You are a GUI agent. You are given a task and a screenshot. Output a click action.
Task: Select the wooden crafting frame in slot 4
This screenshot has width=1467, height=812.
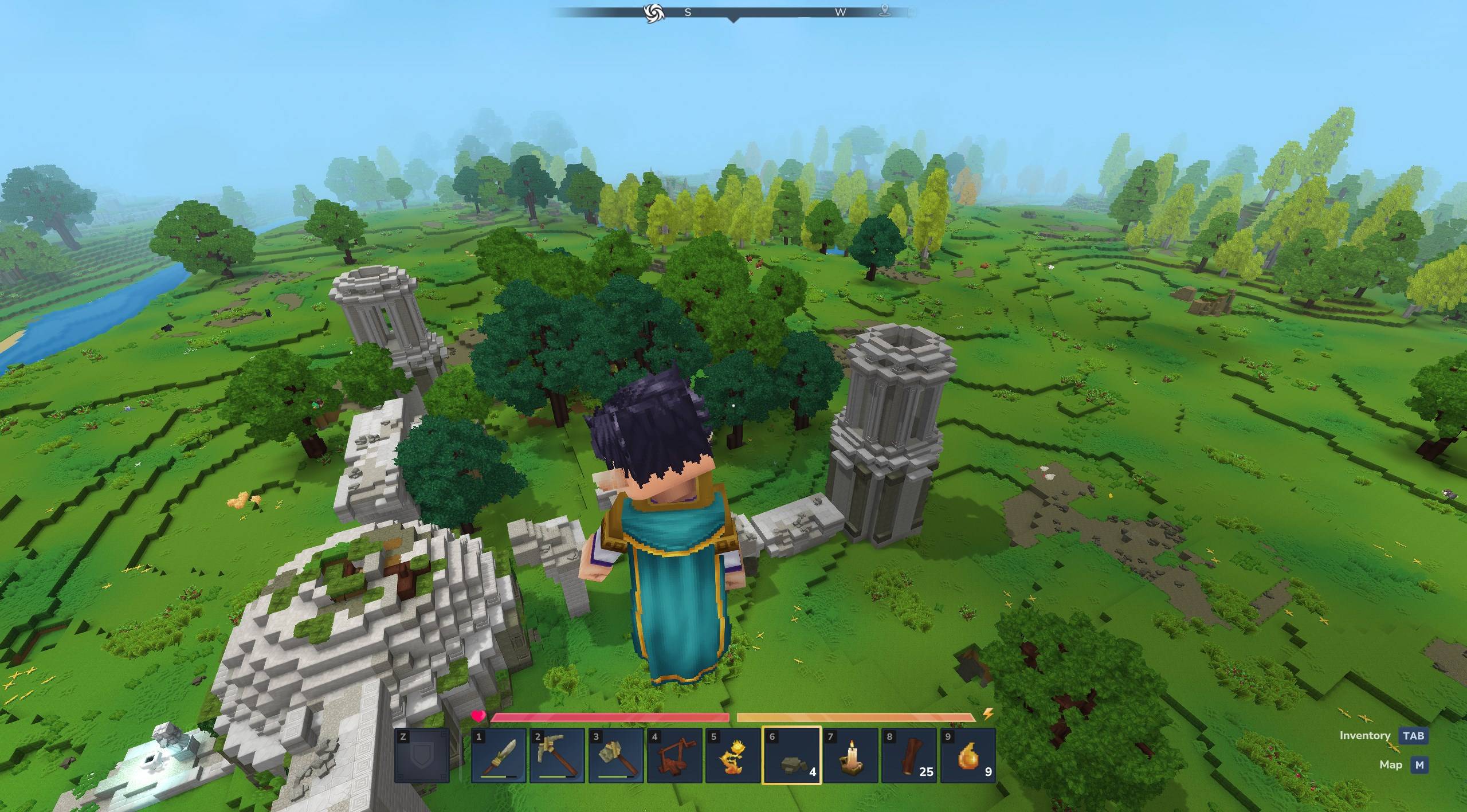[x=674, y=755]
